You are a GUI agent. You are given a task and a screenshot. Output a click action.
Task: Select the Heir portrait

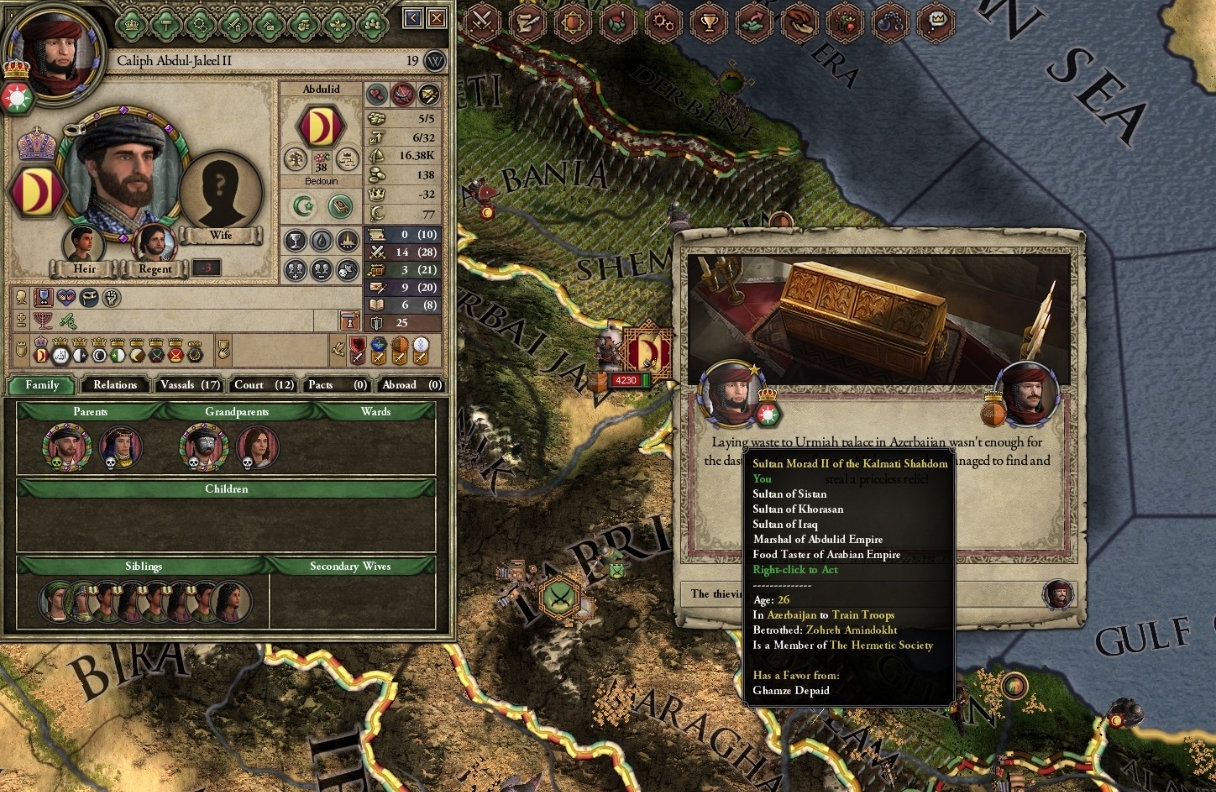point(84,245)
